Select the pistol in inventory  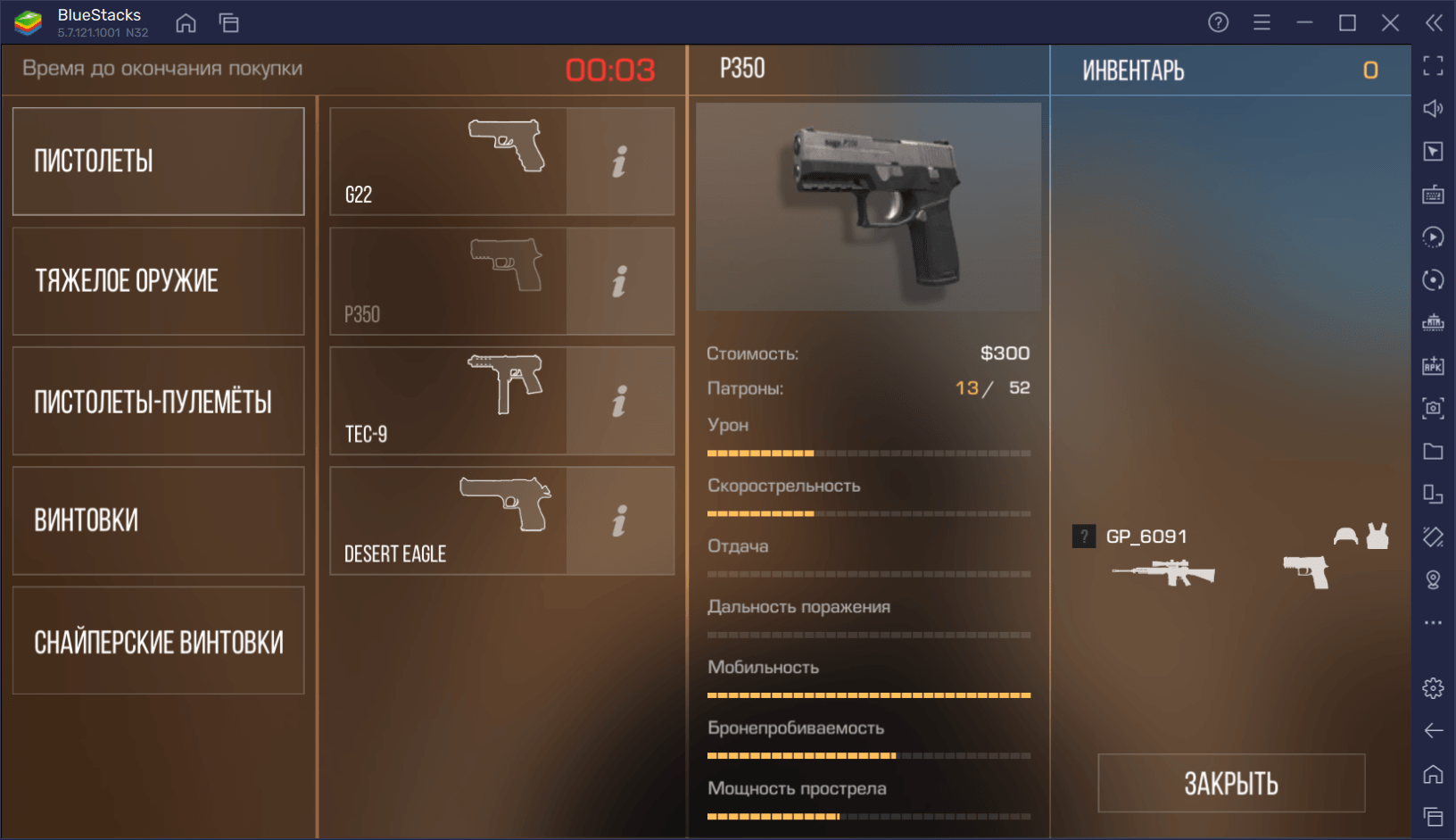pyautogui.click(x=1306, y=572)
